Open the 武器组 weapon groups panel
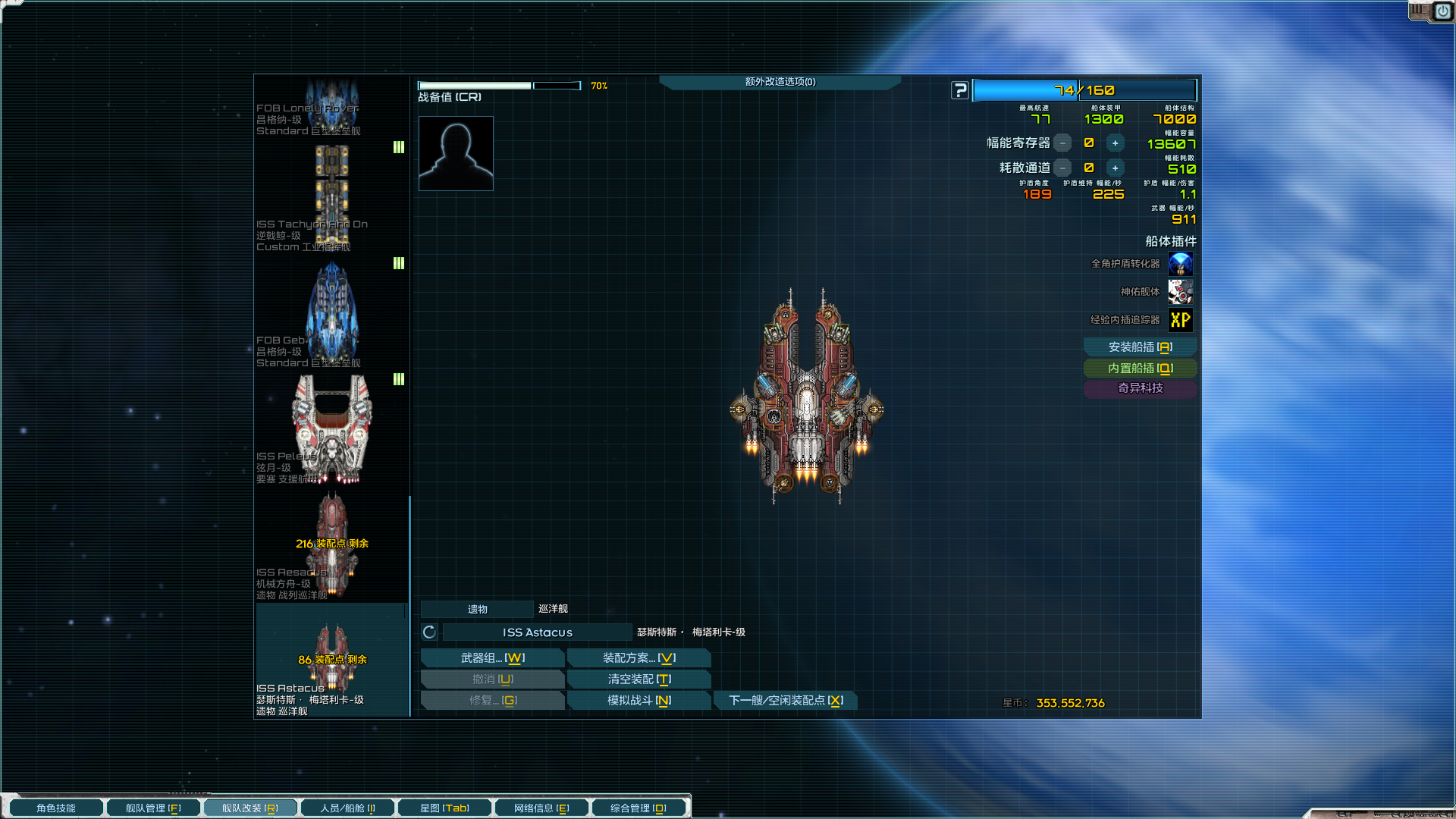The height and width of the screenshot is (819, 1456). pyautogui.click(x=492, y=658)
